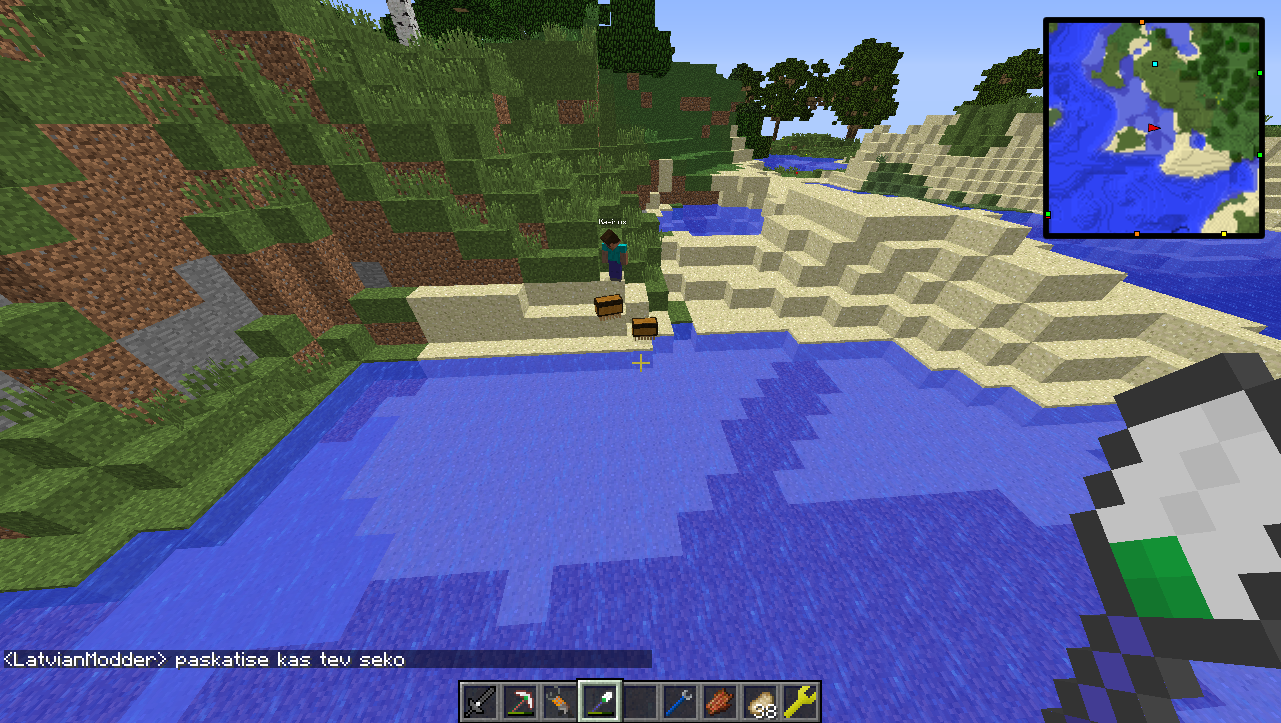Choose the orange and grey tool slot
This screenshot has width=1281, height=723.
pyautogui.click(x=560, y=701)
